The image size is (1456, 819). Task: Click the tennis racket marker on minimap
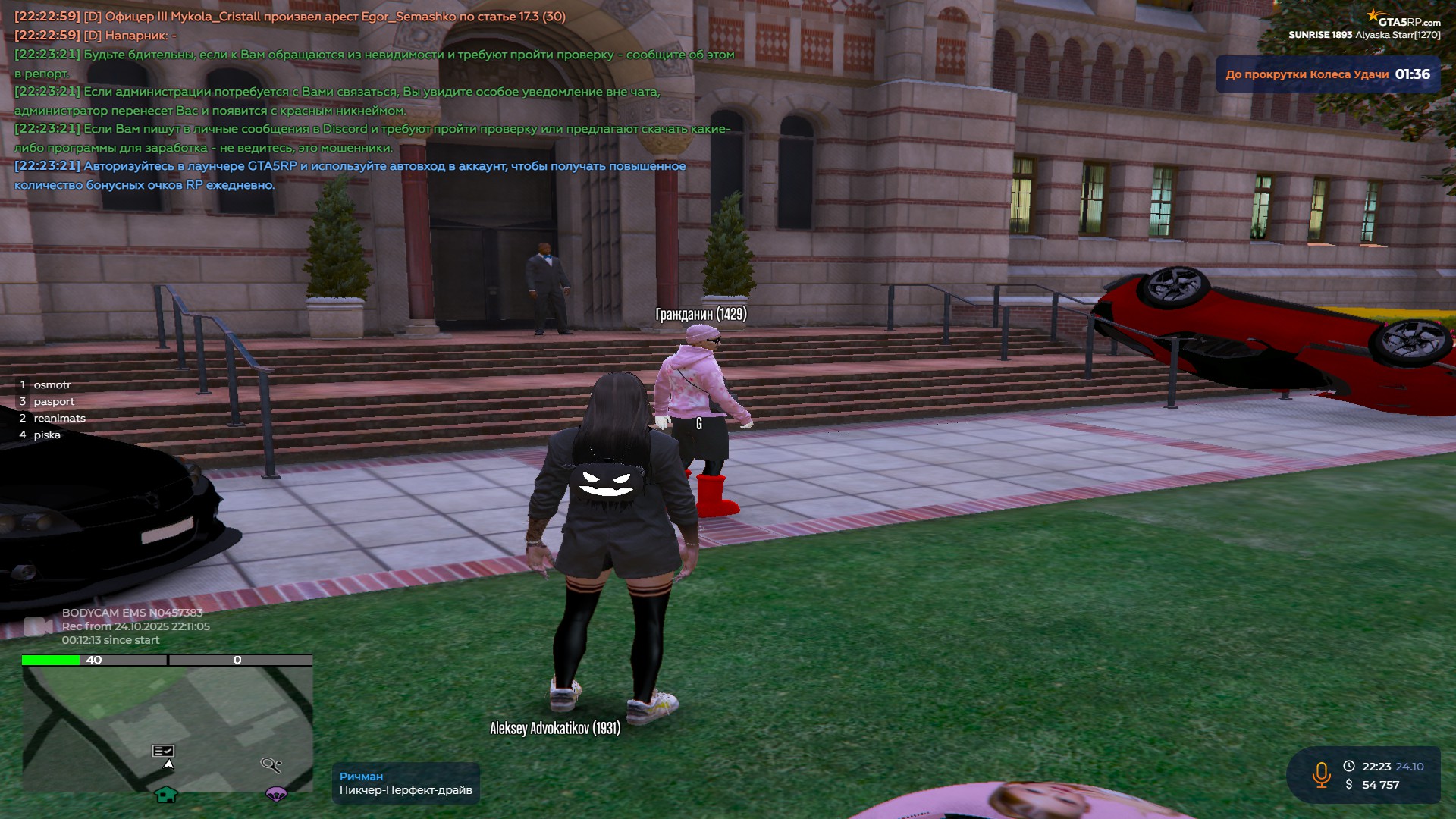pos(271,764)
